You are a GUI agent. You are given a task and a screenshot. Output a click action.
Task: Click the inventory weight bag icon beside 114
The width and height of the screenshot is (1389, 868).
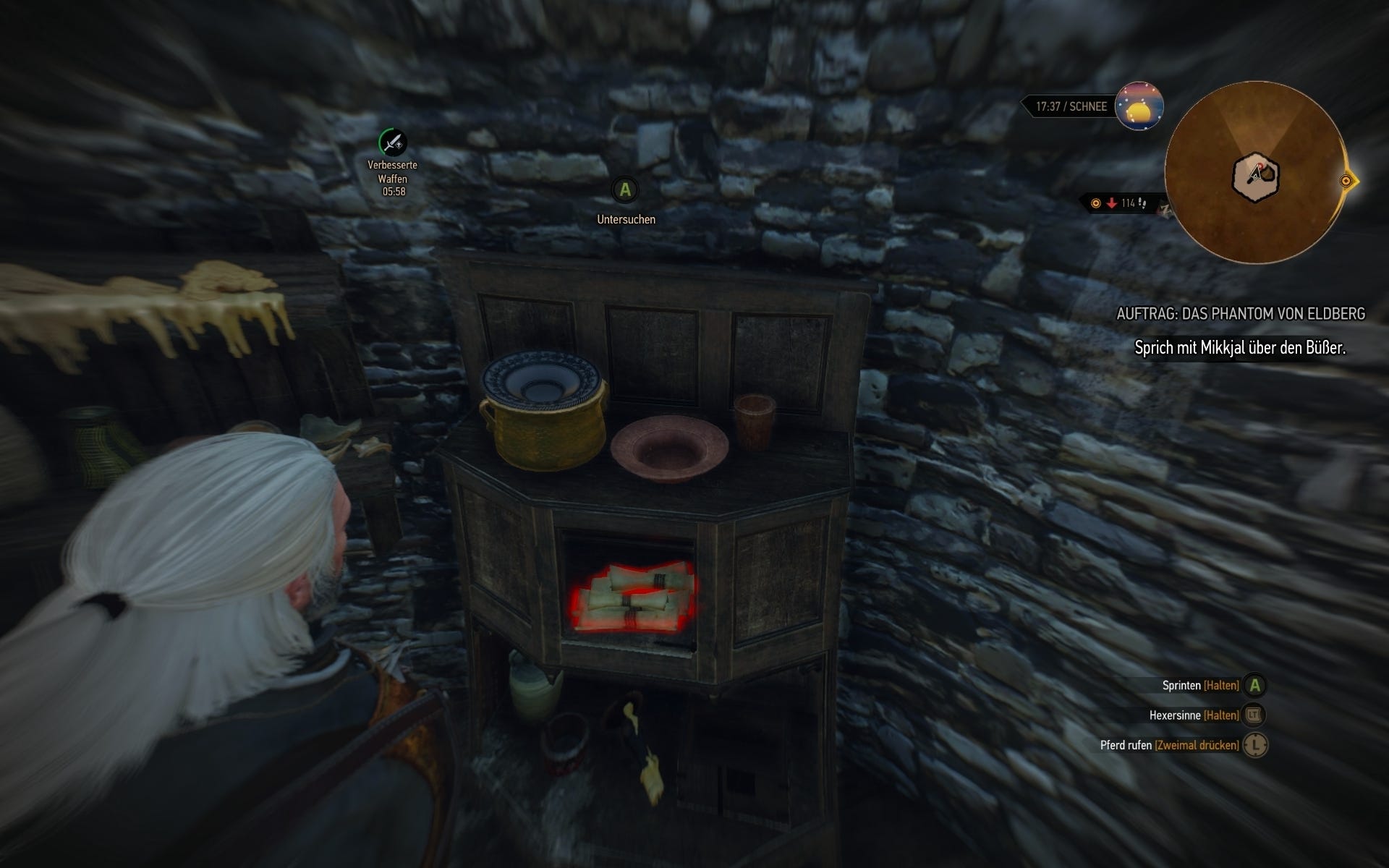(x=1142, y=205)
